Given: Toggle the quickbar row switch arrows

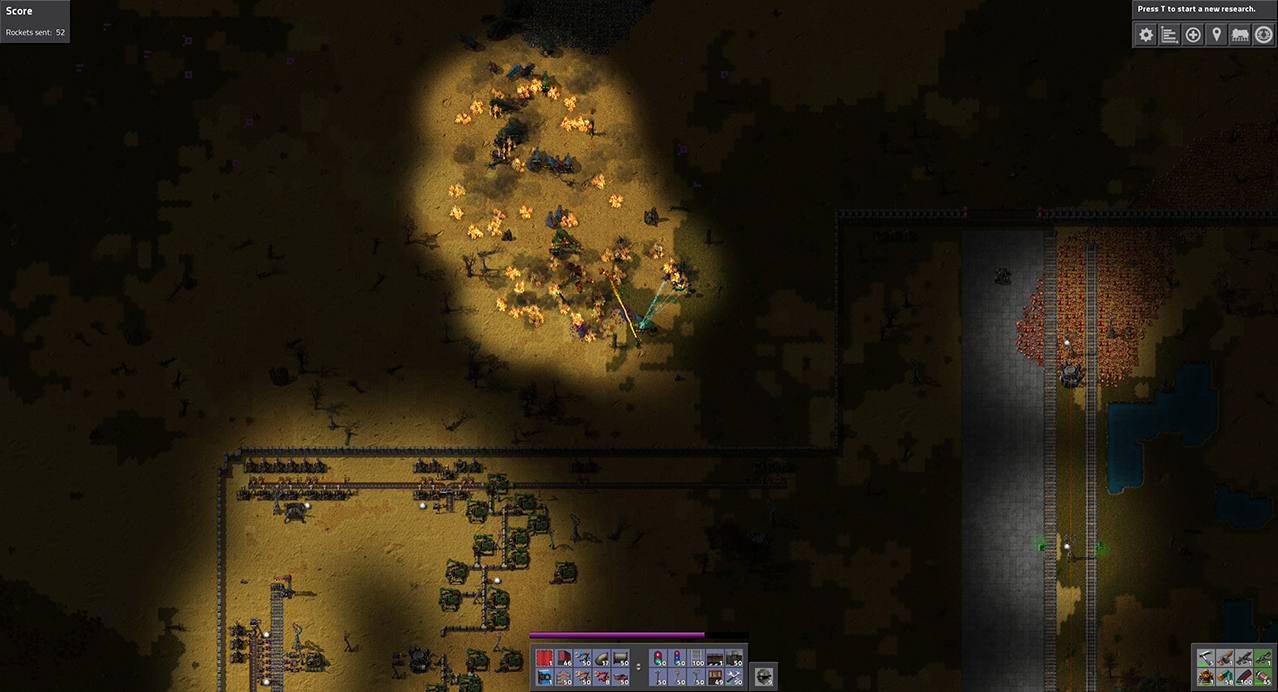Looking at the screenshot, I should coord(639,667).
